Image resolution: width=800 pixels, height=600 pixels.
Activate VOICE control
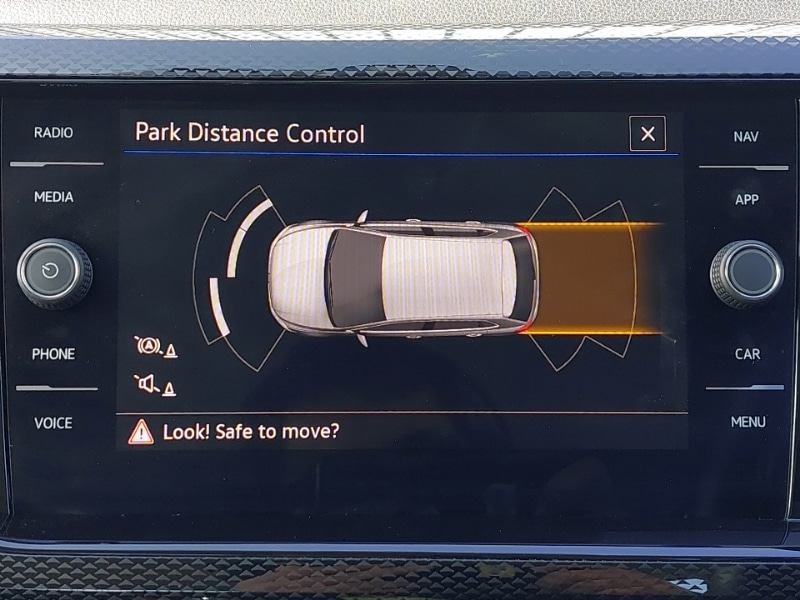pyautogui.click(x=53, y=423)
